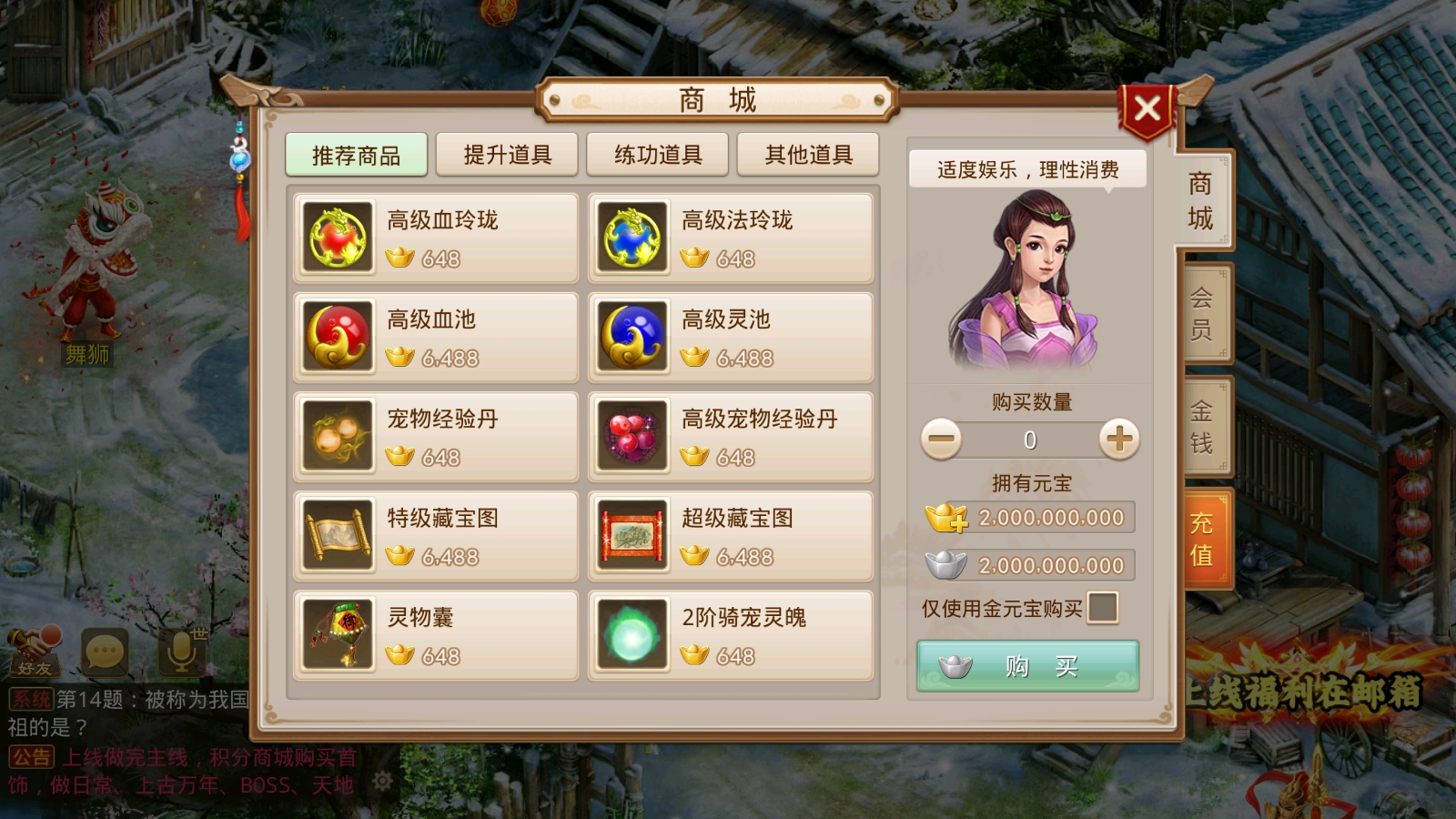Select the 2阶骑宠灵魄 green orb icon
The width and height of the screenshot is (1456, 819).
(x=632, y=634)
